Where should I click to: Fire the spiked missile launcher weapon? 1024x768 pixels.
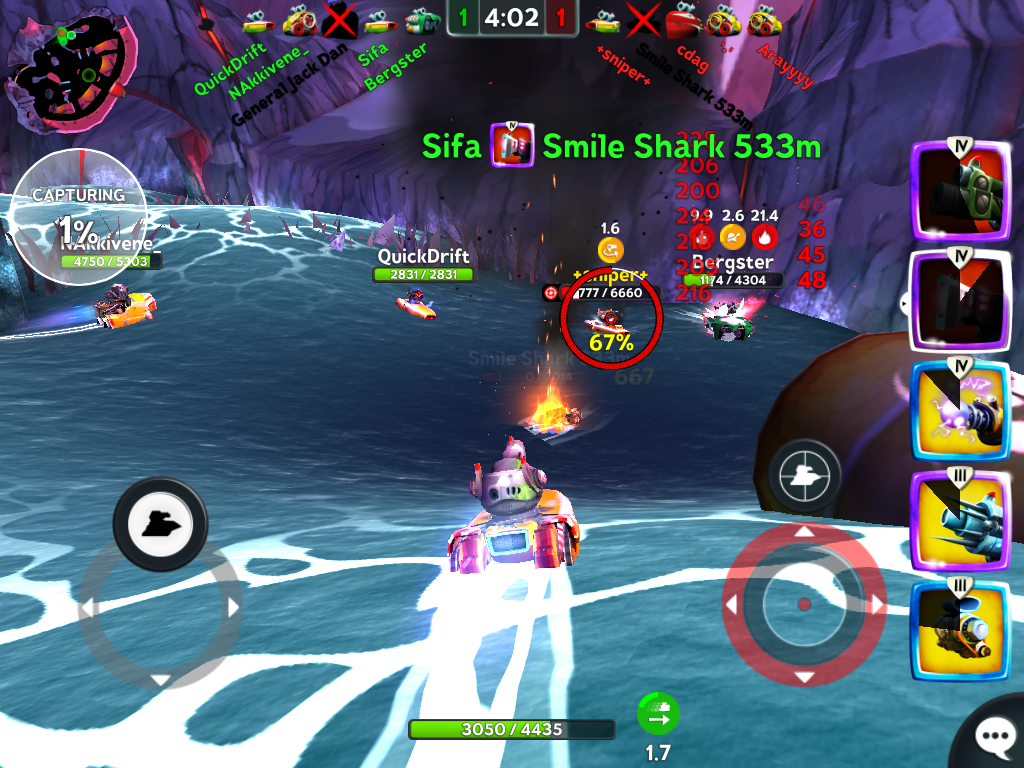(959, 520)
